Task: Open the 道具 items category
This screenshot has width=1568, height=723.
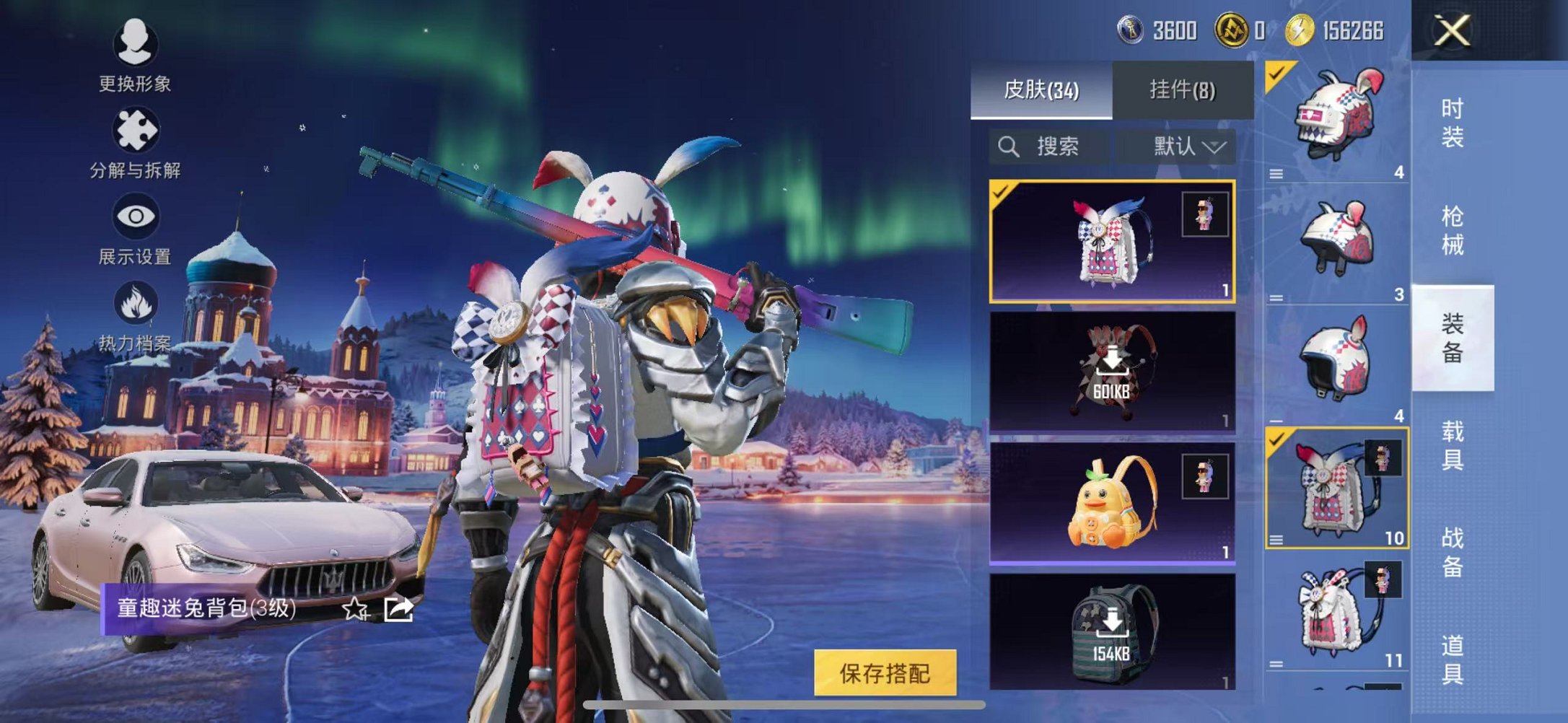Action: pyautogui.click(x=1452, y=659)
